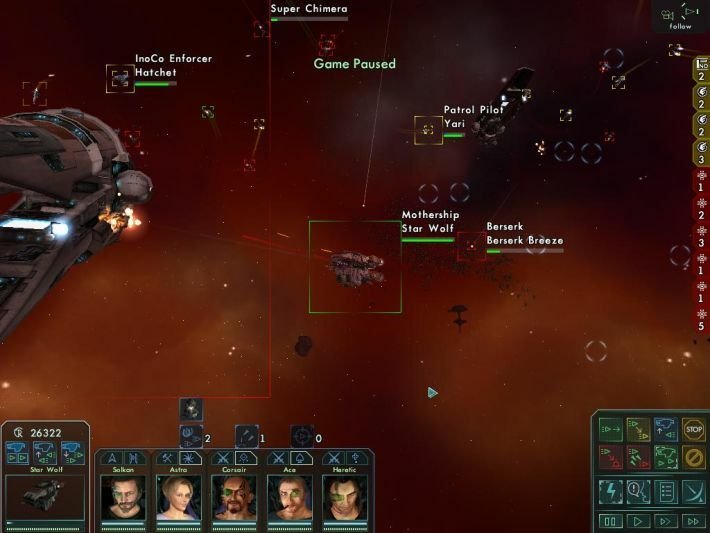Pick Ace's pilot portrait
Viewport: 710px width, 533px height.
coord(289,497)
